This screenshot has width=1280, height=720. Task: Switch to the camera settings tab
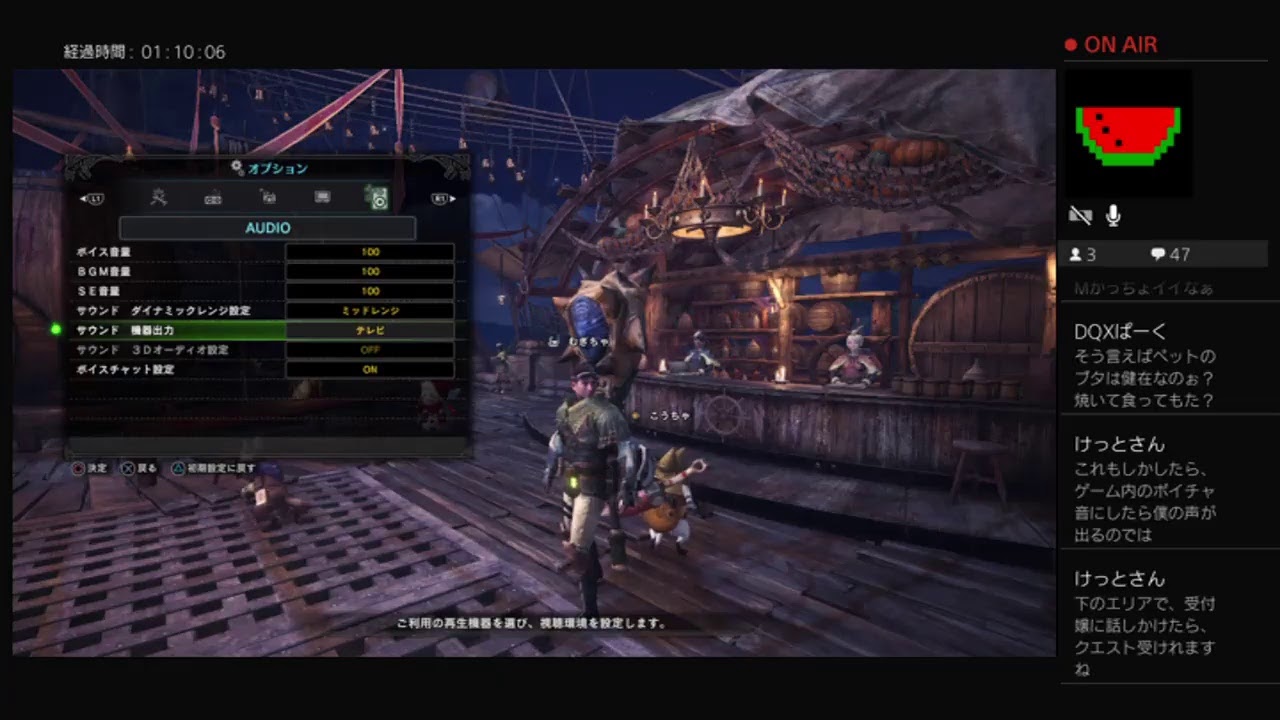(x=267, y=198)
